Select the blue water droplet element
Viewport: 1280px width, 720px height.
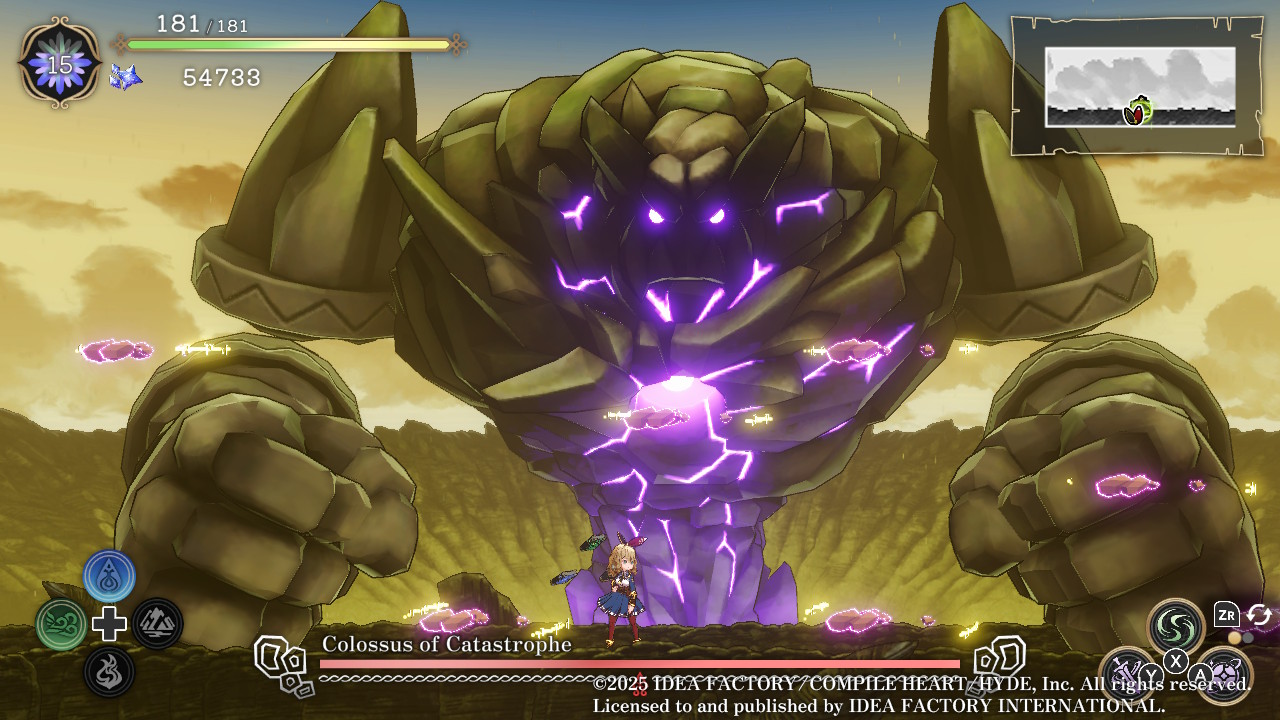pos(110,576)
